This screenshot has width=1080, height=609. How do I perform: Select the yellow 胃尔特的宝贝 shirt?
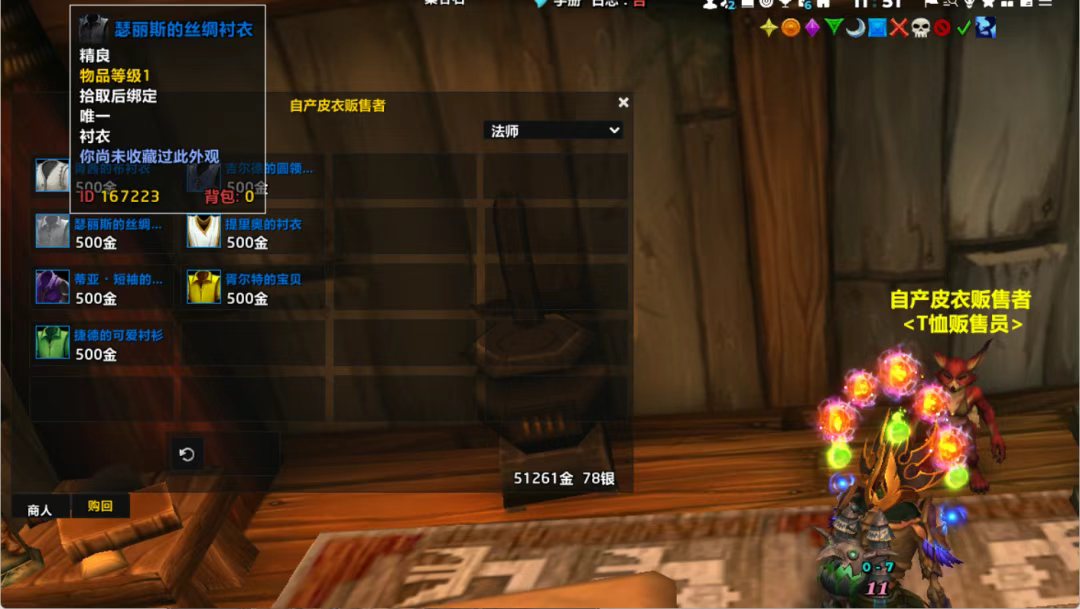coord(204,287)
